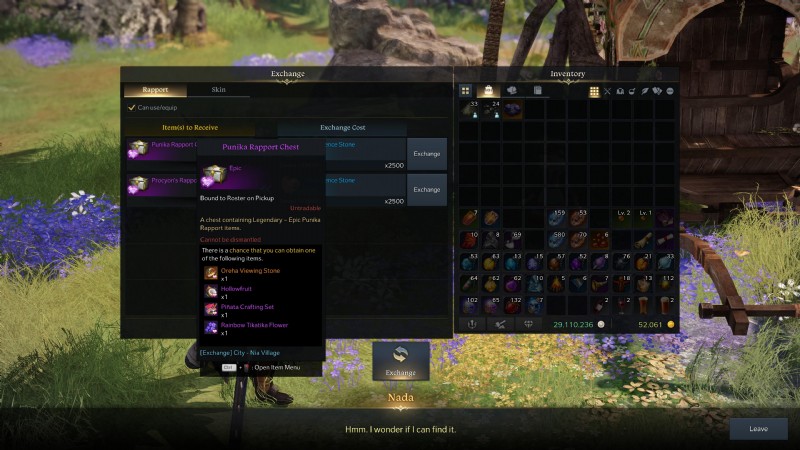Switch to the Rapport tab

click(155, 90)
